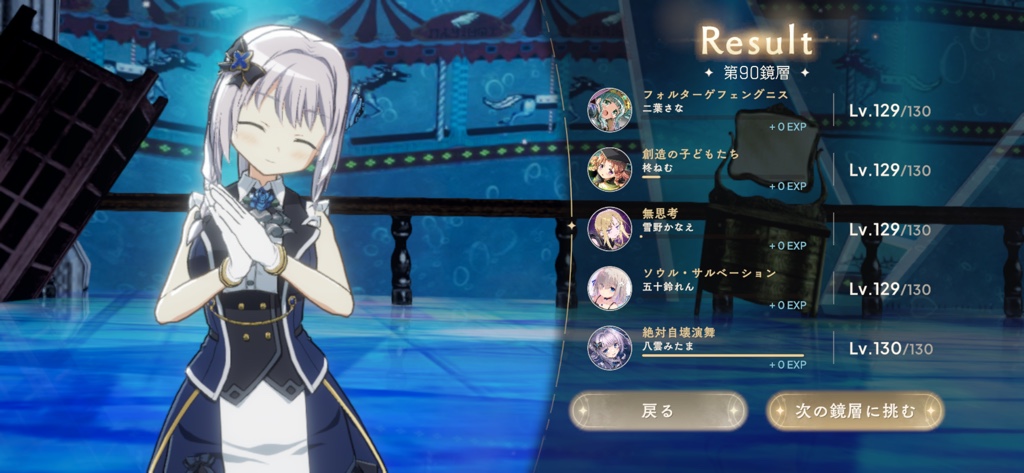
Task: Challenge the next layer with 次の鏡層に挑む
Action: point(854,410)
